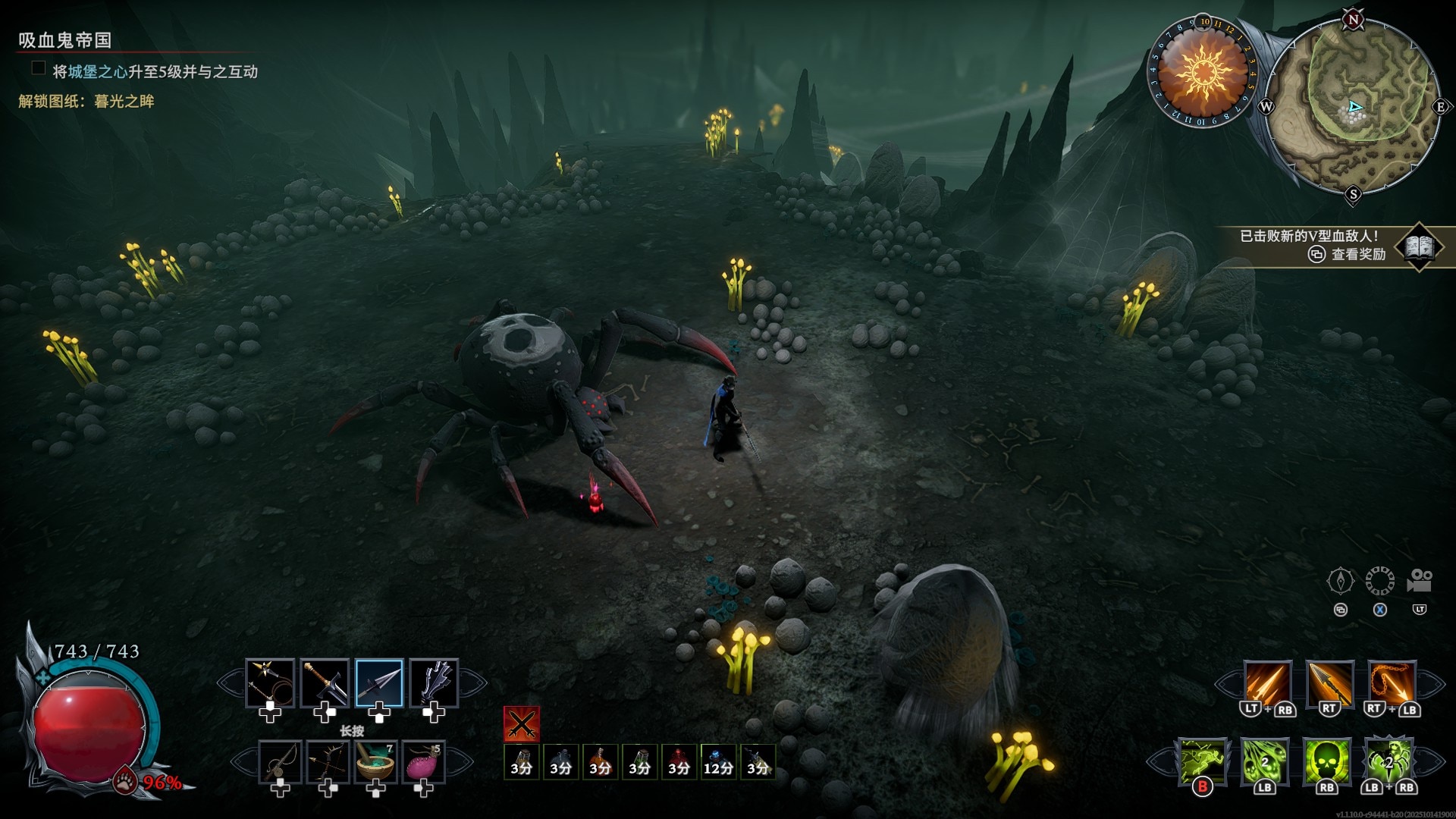1456x819 pixels.
Task: Equip the sword weapon slot
Action: point(325,683)
